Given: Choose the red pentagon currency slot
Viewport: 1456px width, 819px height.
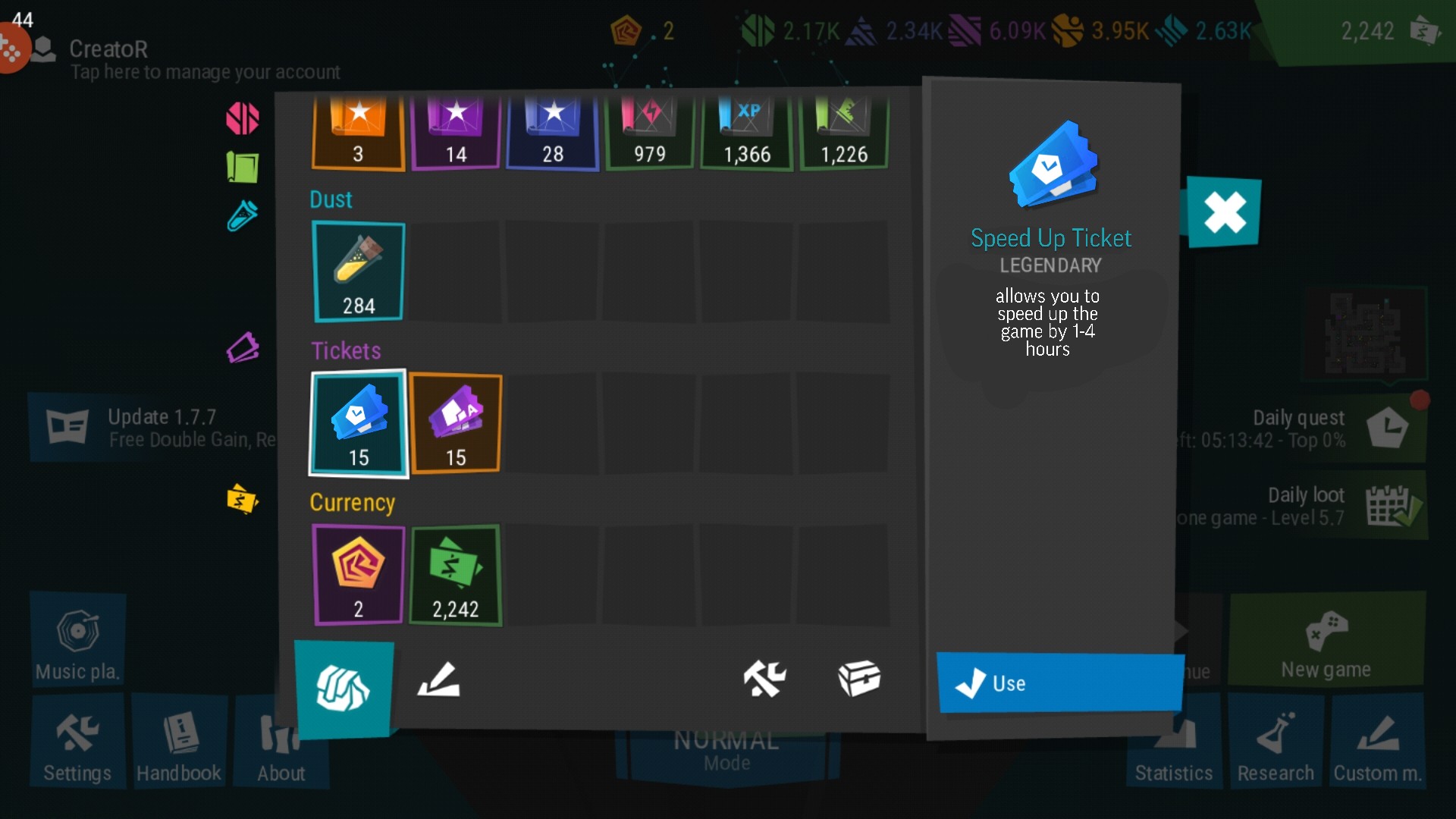Looking at the screenshot, I should 358,575.
